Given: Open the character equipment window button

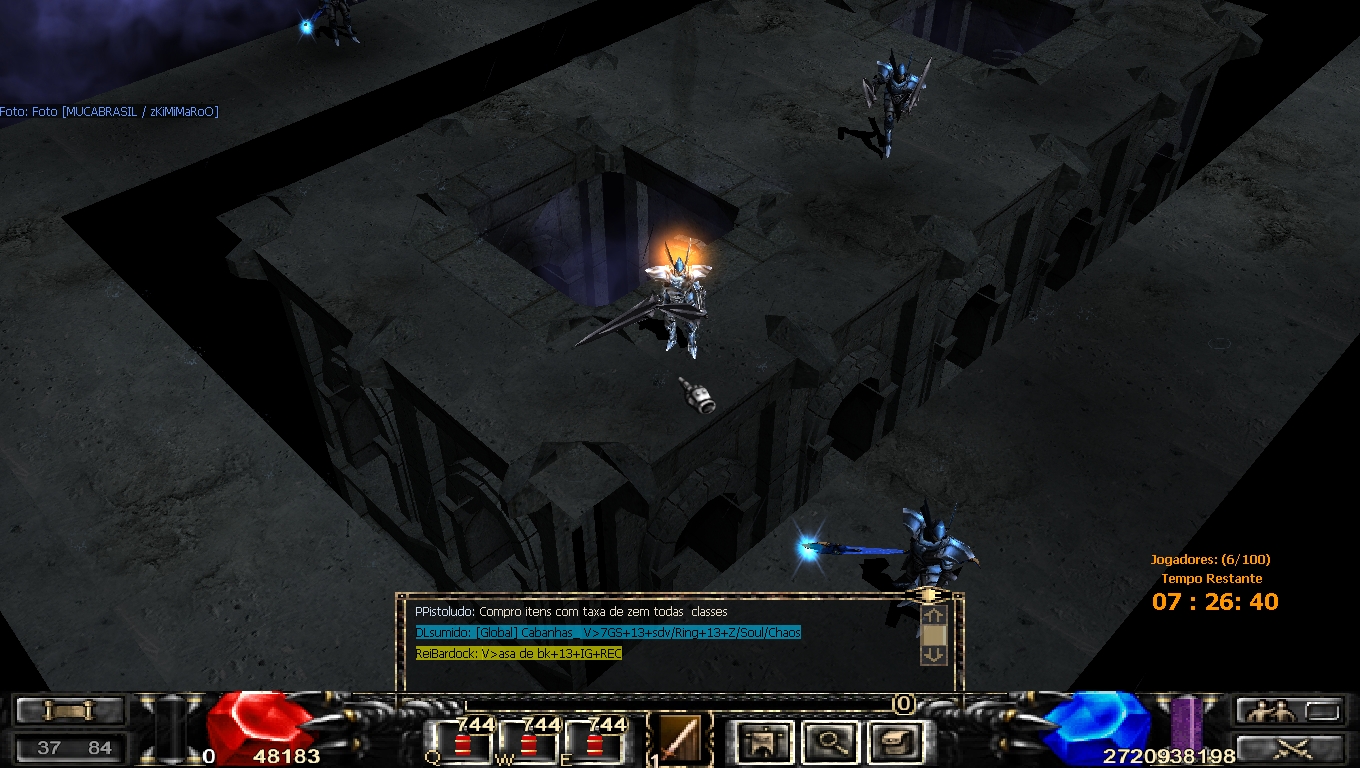Looking at the screenshot, I should click(x=765, y=742).
